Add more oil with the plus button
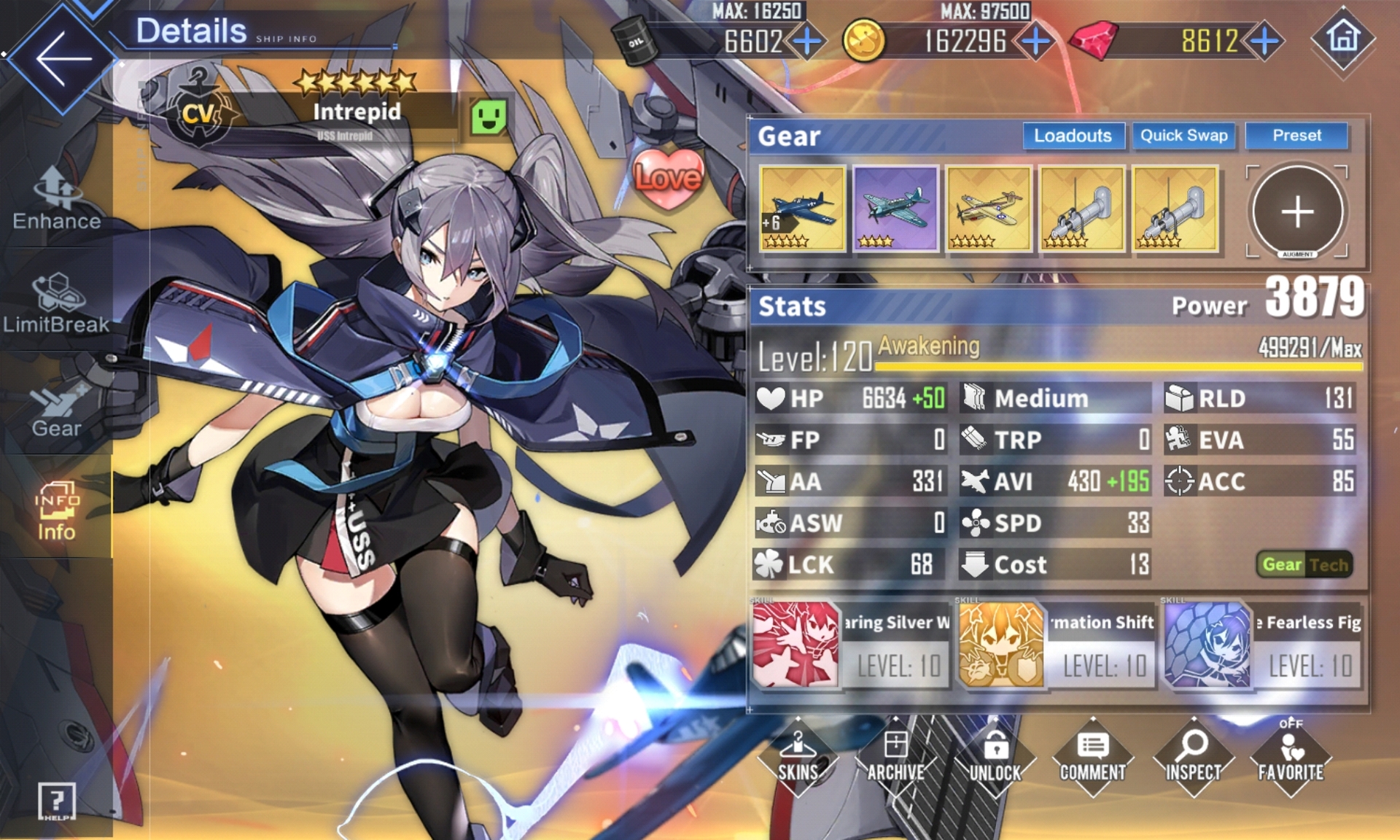Viewport: 1400px width, 840px height. 807,42
